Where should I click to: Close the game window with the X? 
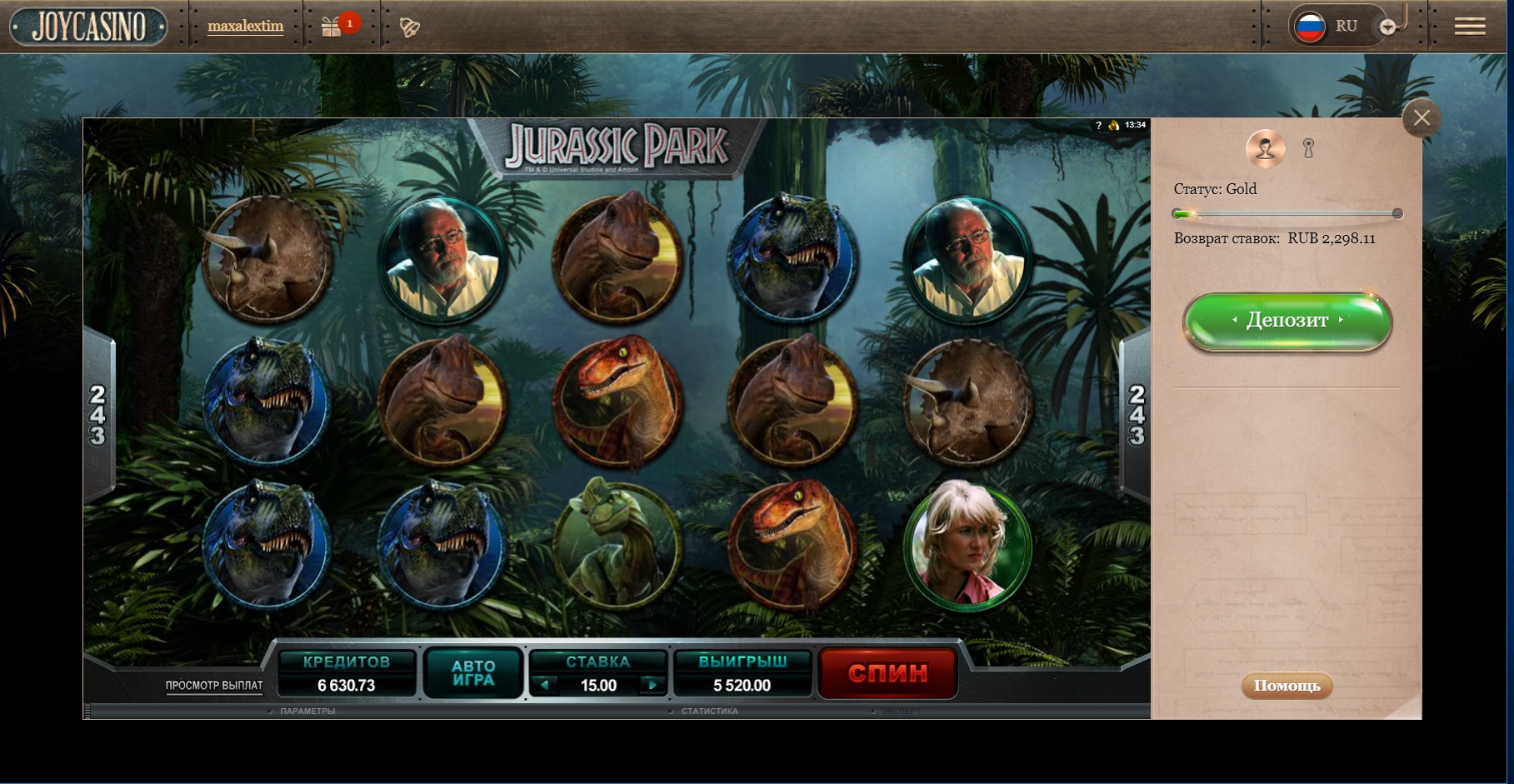click(1422, 118)
